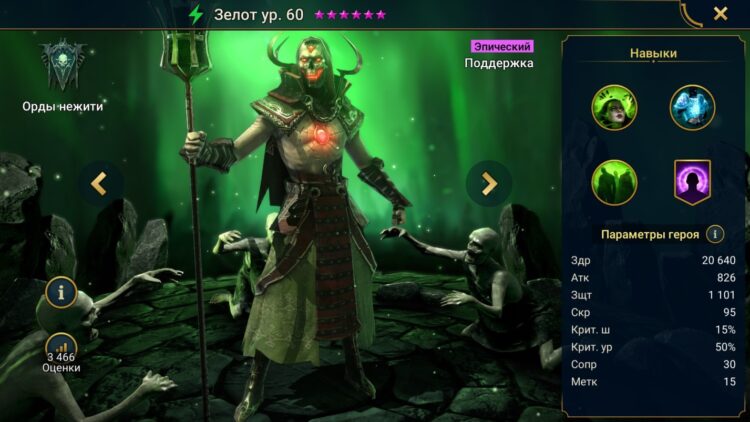The height and width of the screenshot is (422, 750).
Task: Click the Undead Hordes faction emblem
Action: pyautogui.click(x=62, y=65)
